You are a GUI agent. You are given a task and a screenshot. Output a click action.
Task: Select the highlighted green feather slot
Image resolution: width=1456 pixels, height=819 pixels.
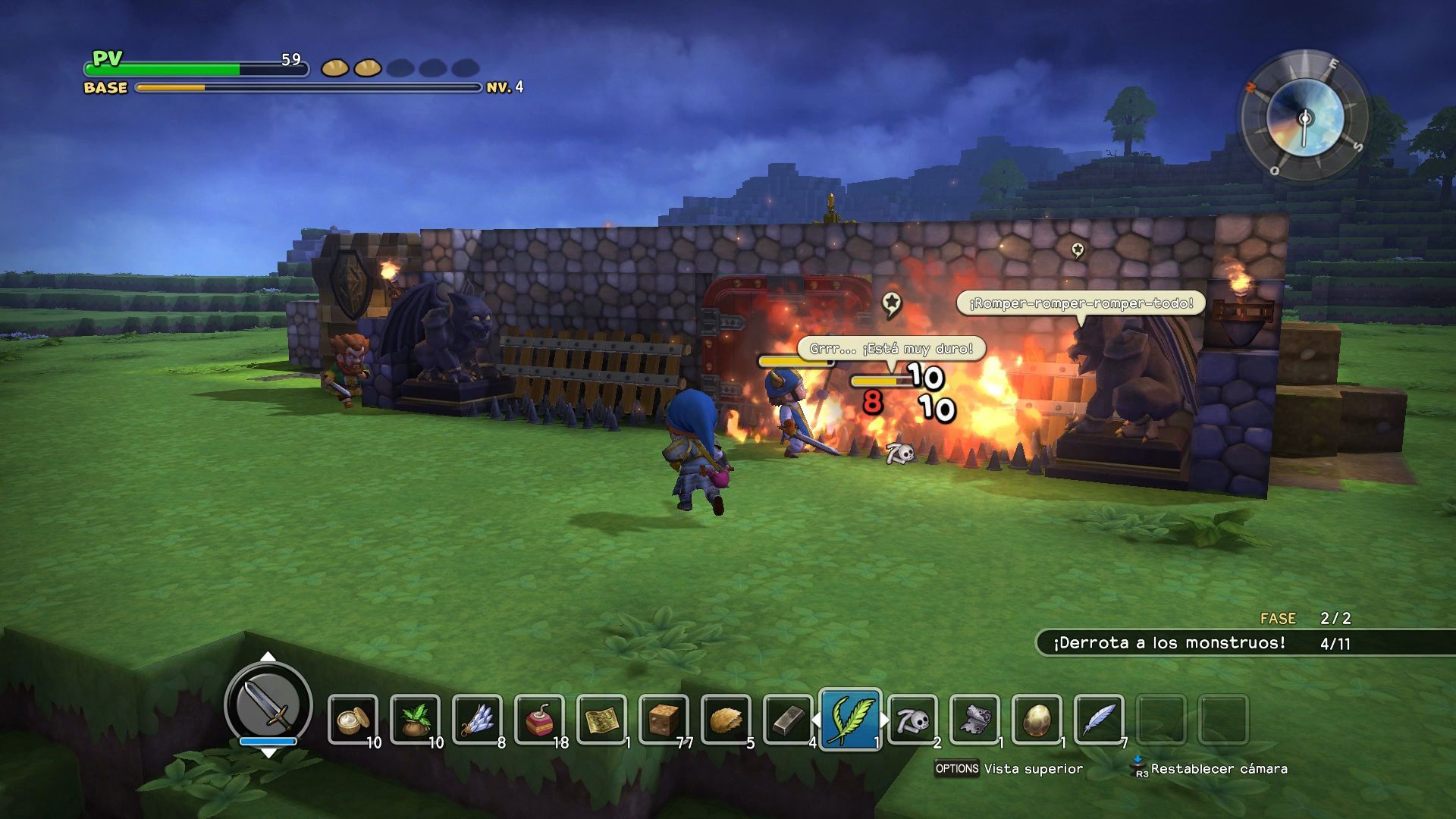(850, 718)
